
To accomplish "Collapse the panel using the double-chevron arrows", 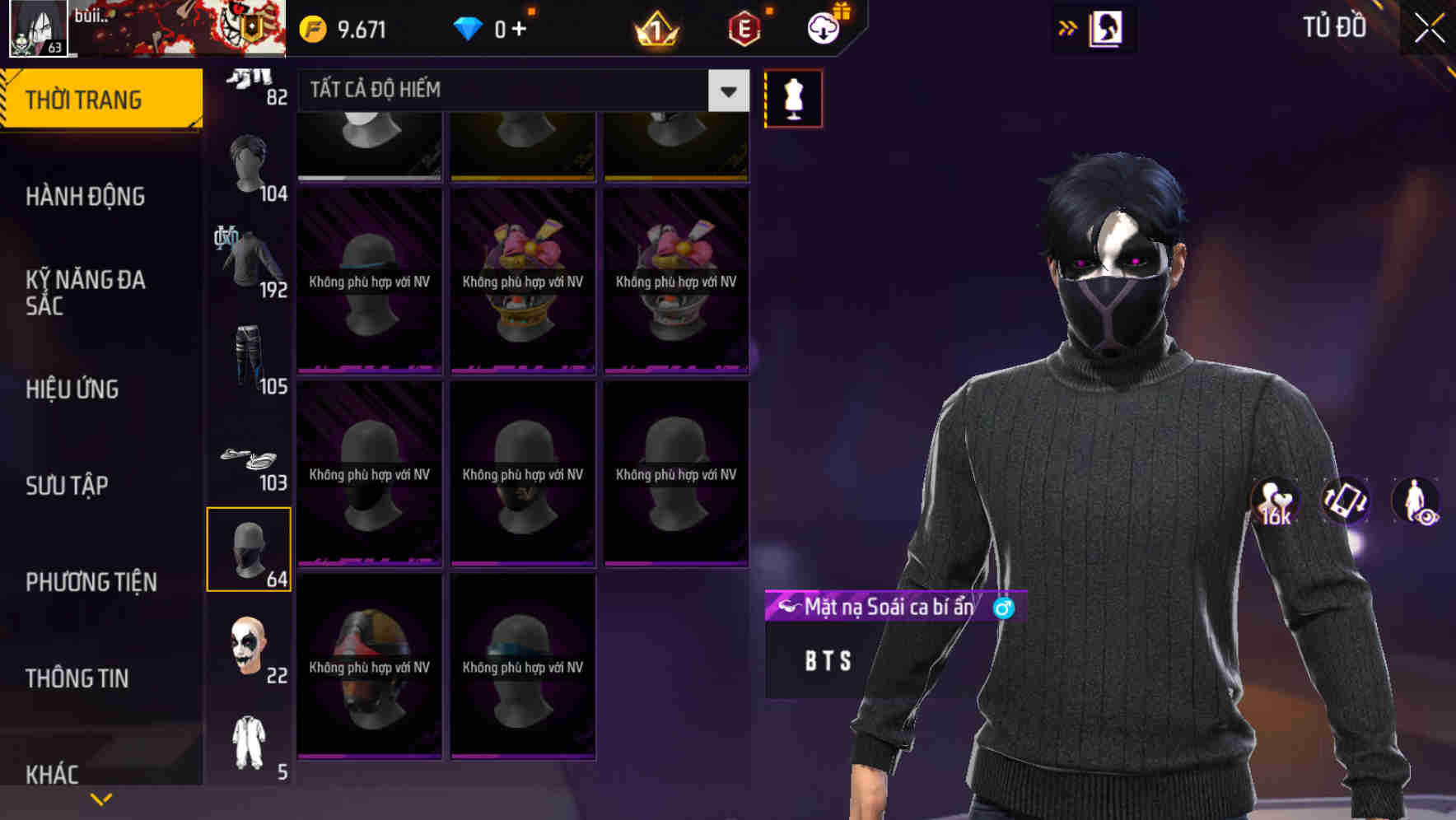I will point(1068,26).
